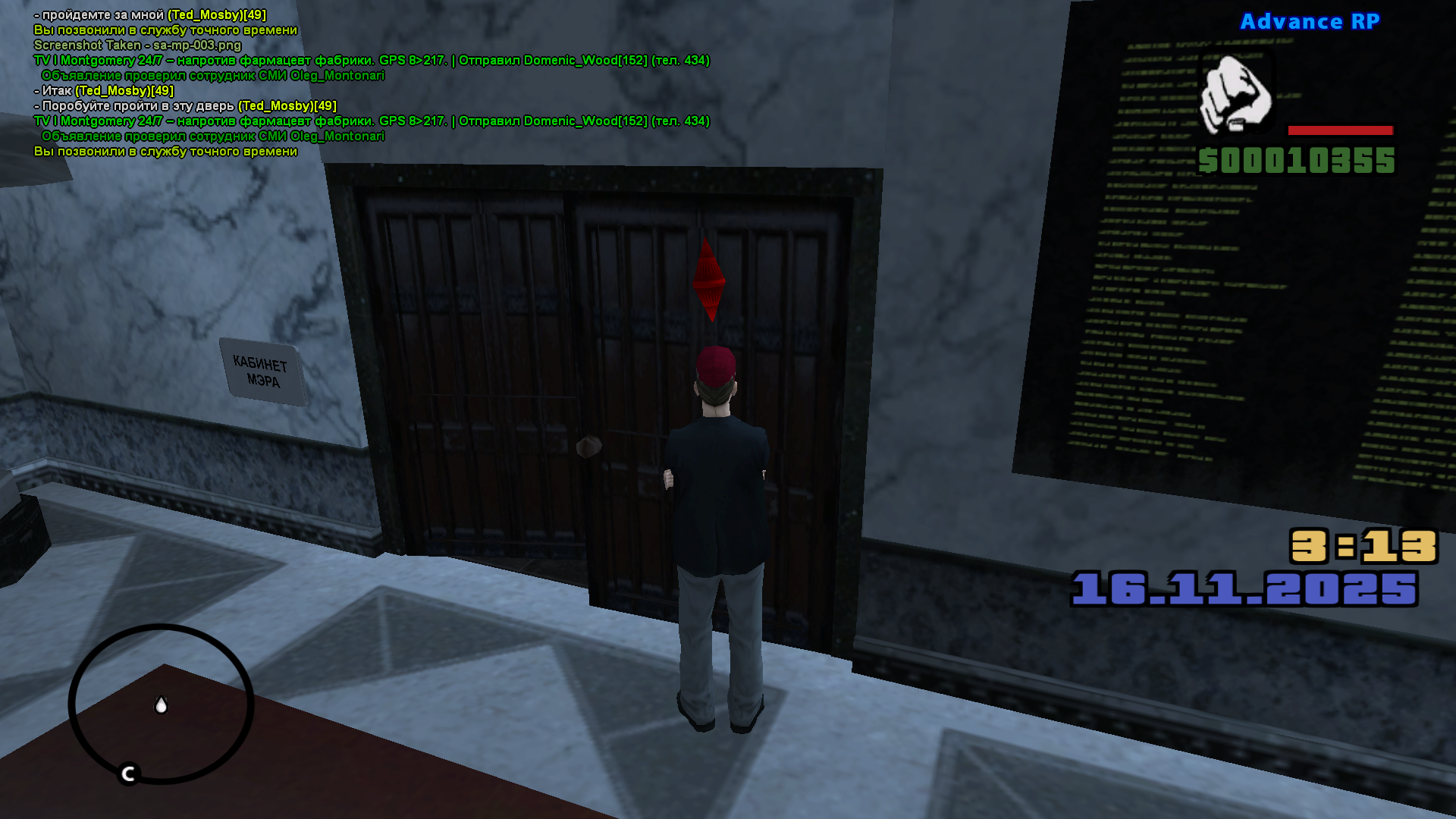Click the white player blip on the minimap

[162, 706]
